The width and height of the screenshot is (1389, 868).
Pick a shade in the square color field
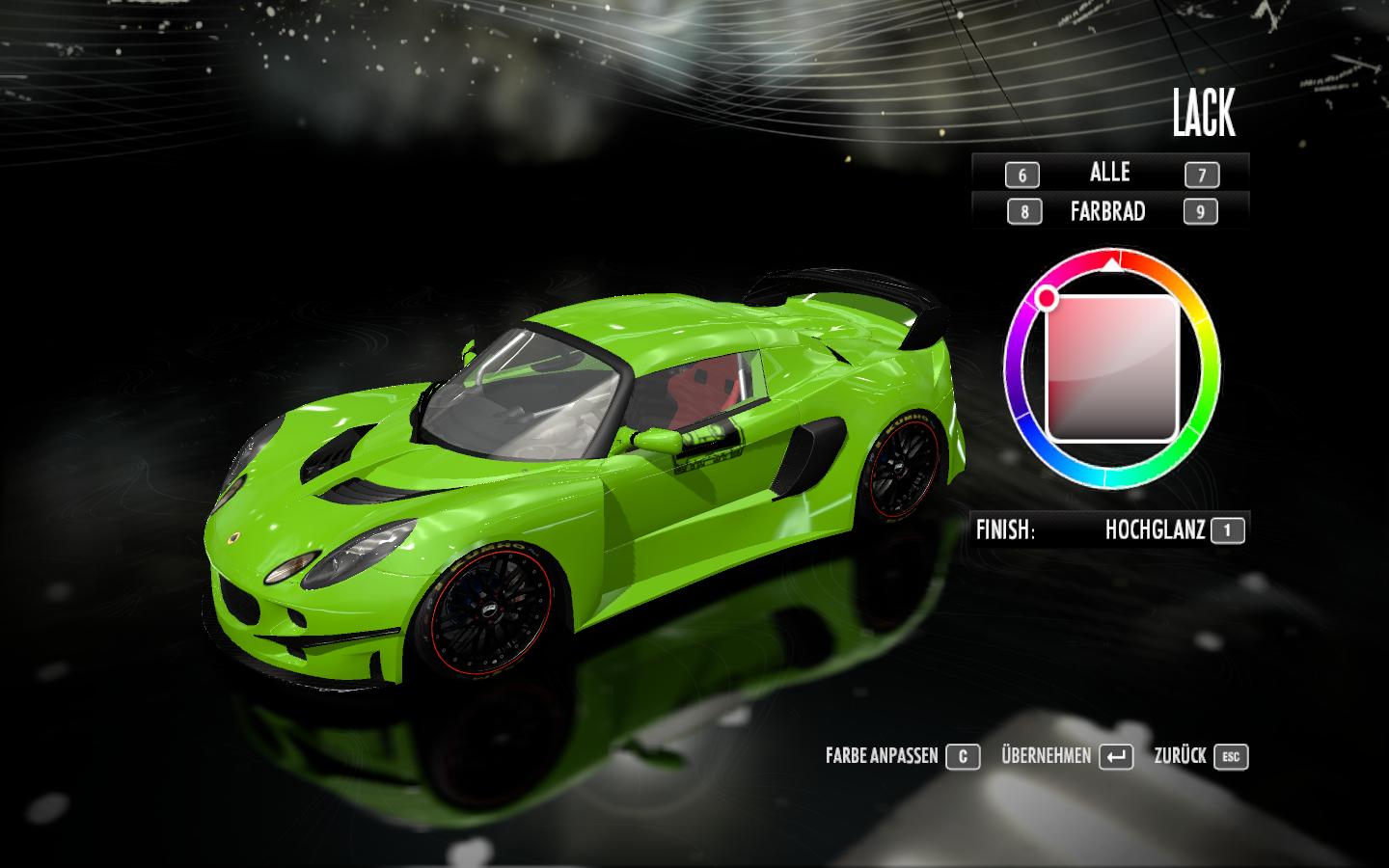[x=1112, y=368]
